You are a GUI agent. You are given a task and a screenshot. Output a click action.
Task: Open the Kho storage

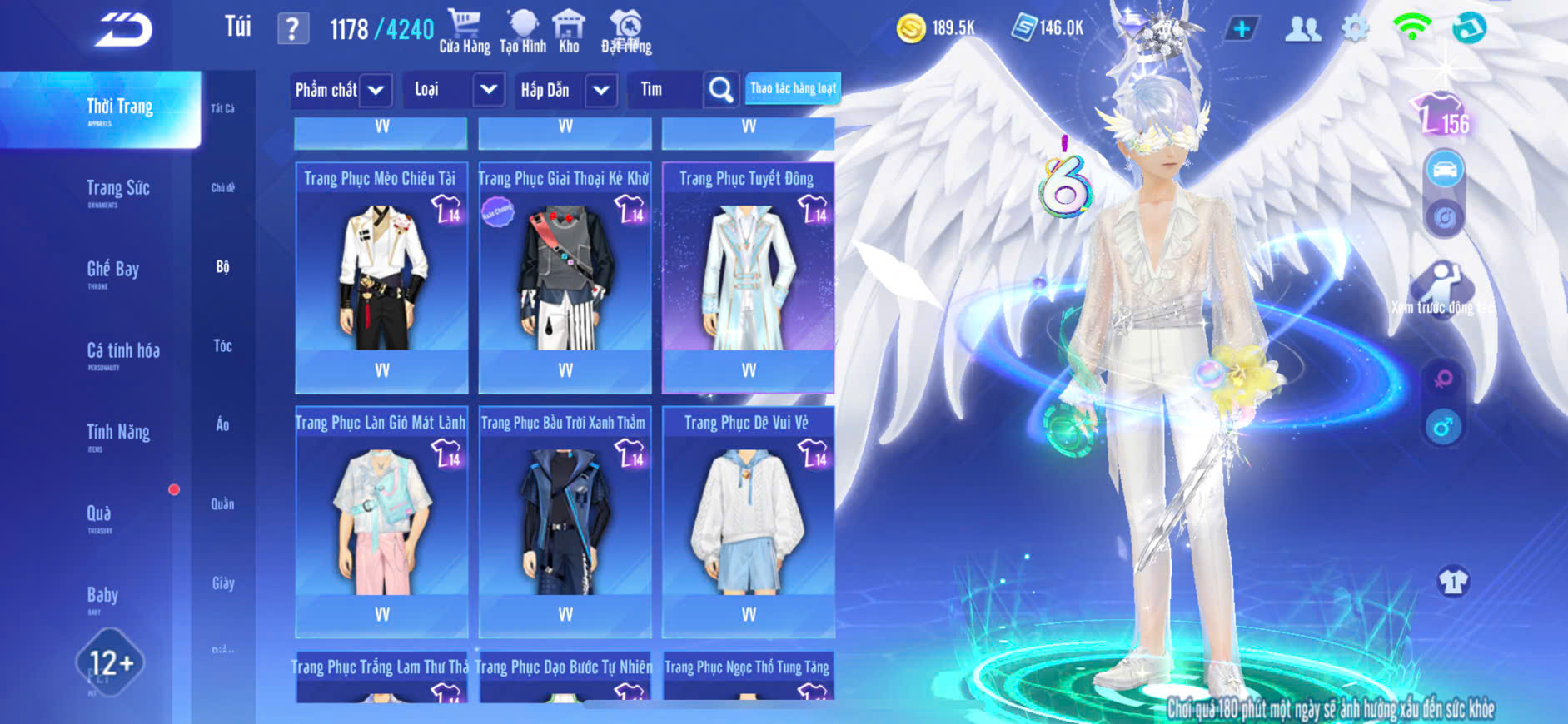click(569, 31)
